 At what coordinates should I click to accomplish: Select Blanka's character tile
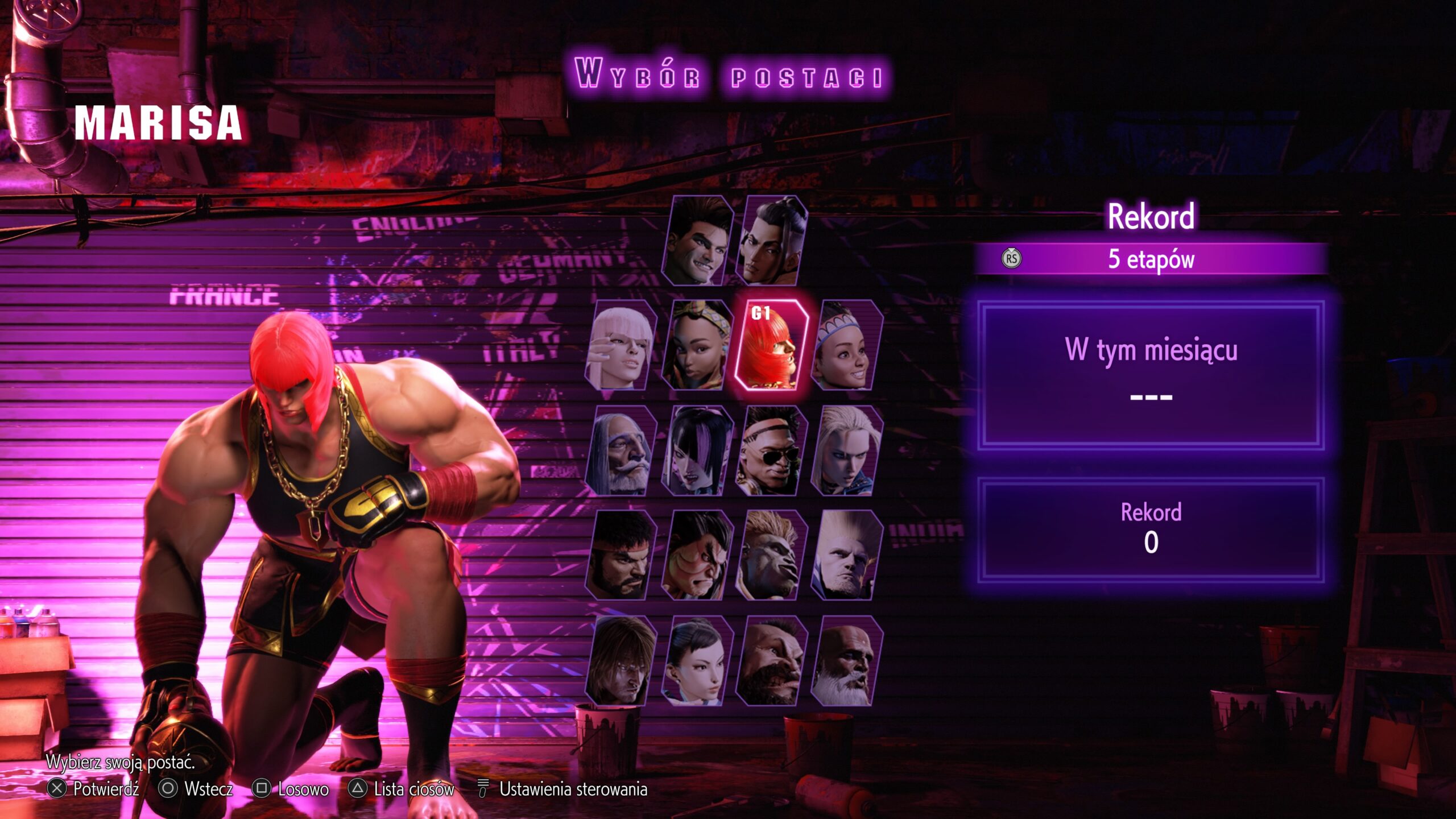(x=771, y=556)
